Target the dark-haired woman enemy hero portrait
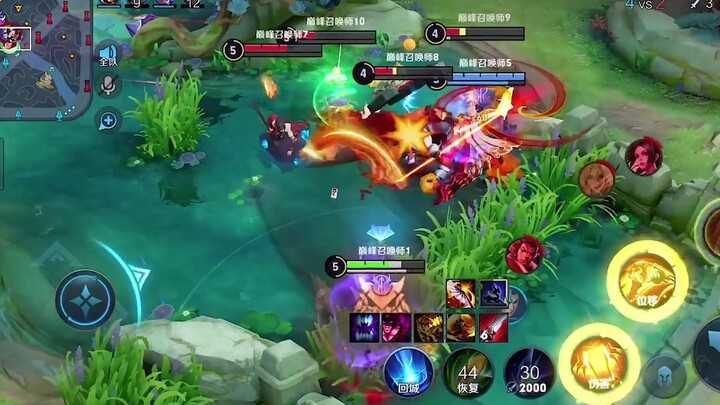720x405 pixels. (x=643, y=156)
